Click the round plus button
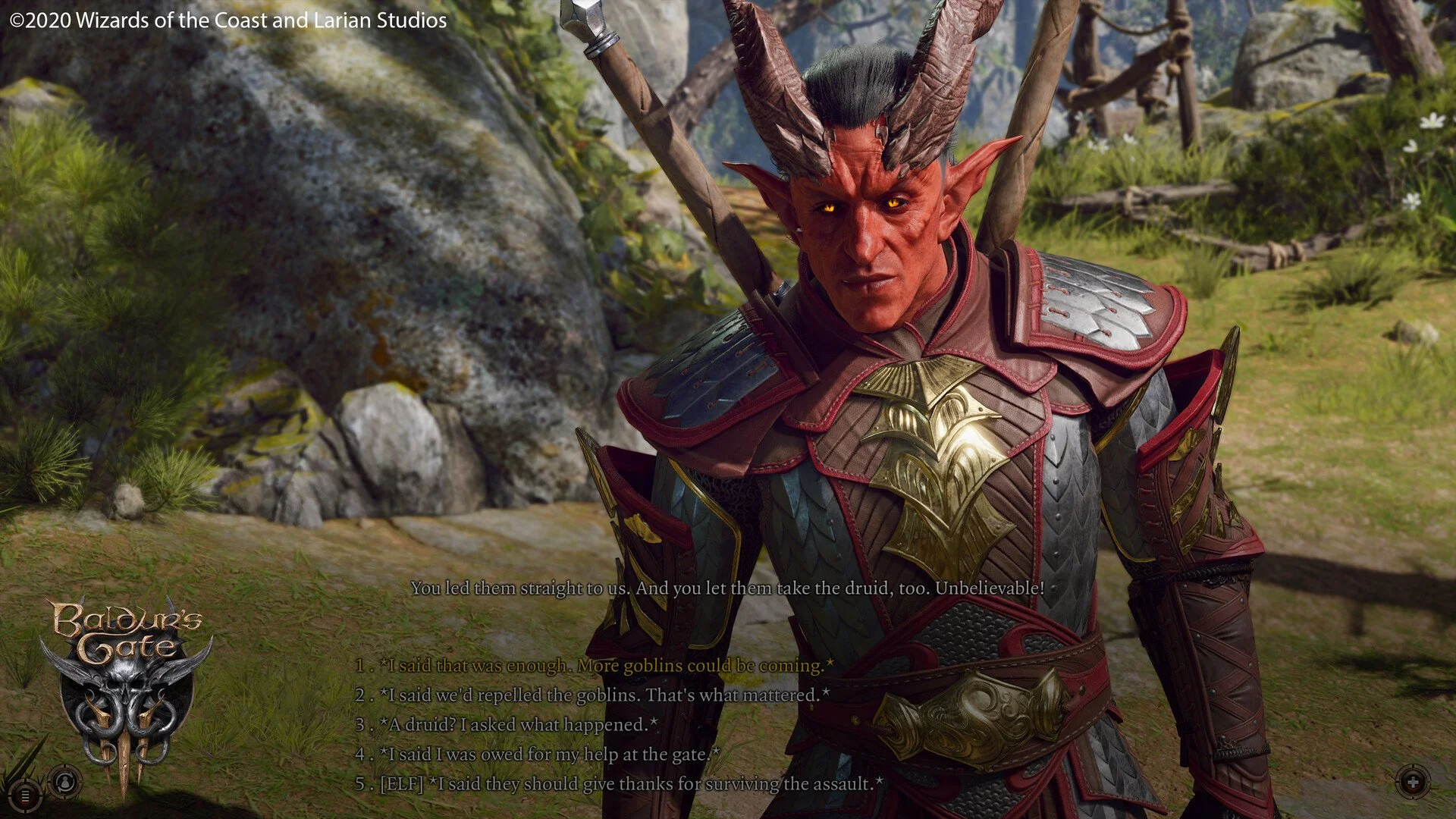 1413,782
